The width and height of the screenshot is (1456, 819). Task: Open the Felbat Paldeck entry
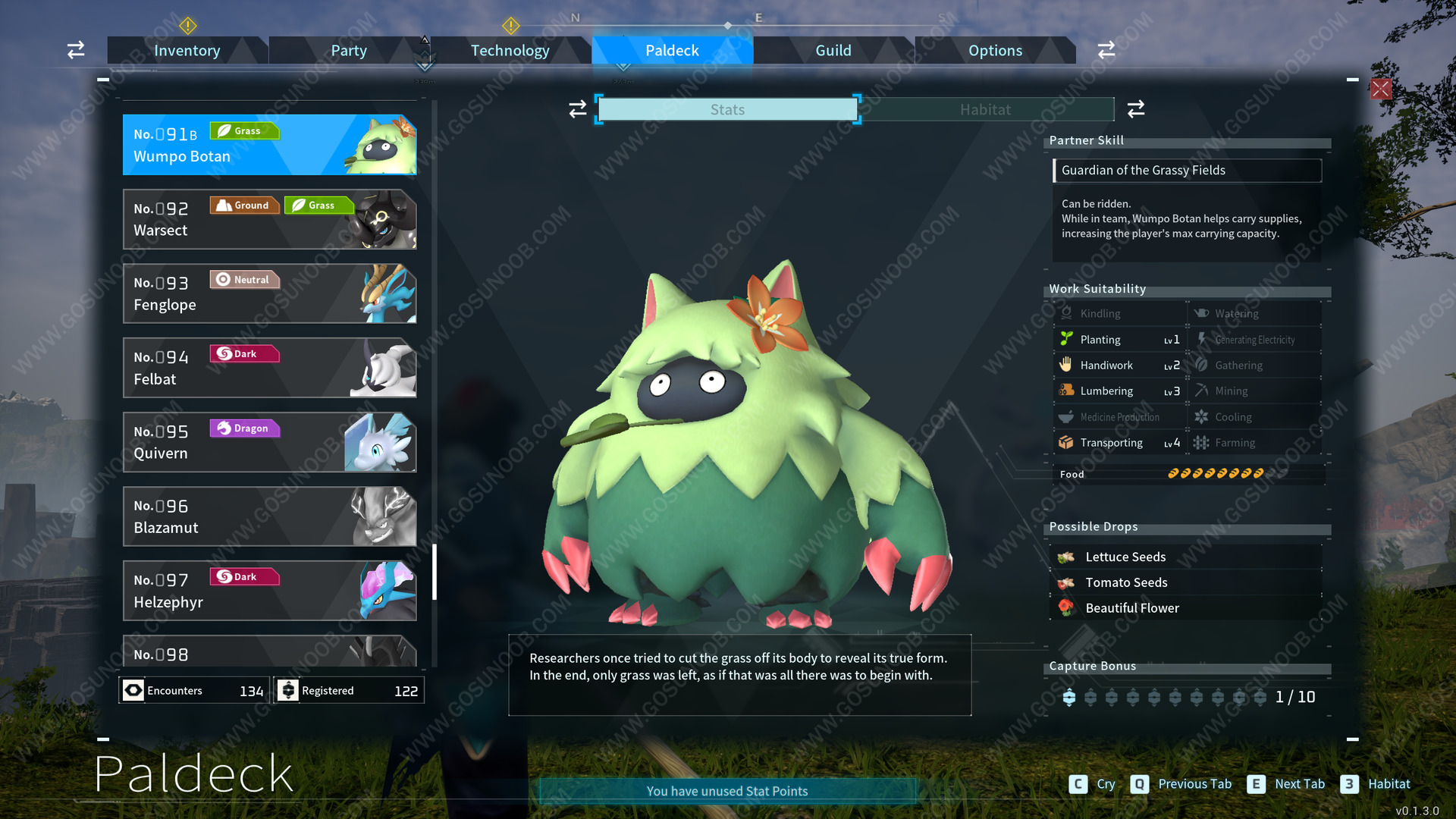[x=269, y=368]
